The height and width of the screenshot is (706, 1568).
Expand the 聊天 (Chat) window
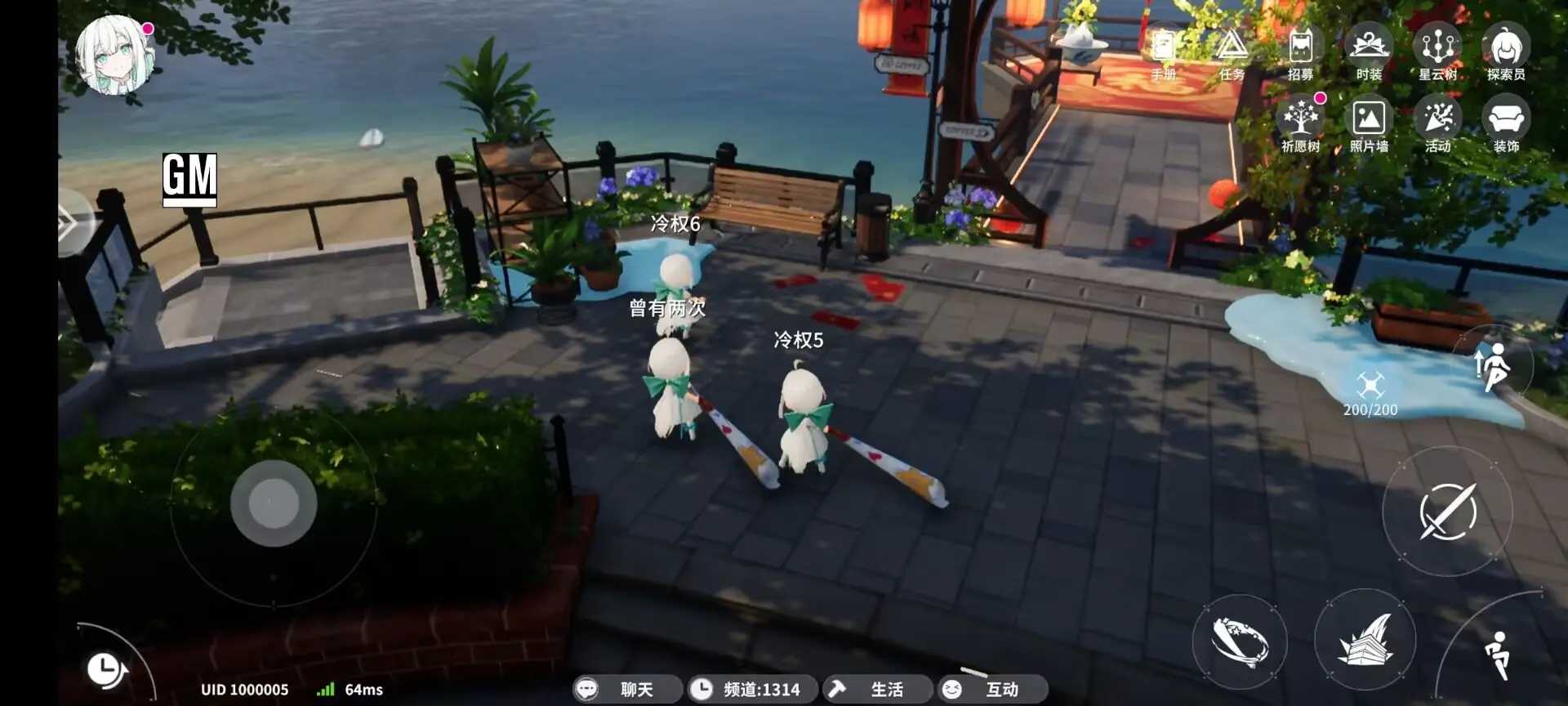point(627,689)
